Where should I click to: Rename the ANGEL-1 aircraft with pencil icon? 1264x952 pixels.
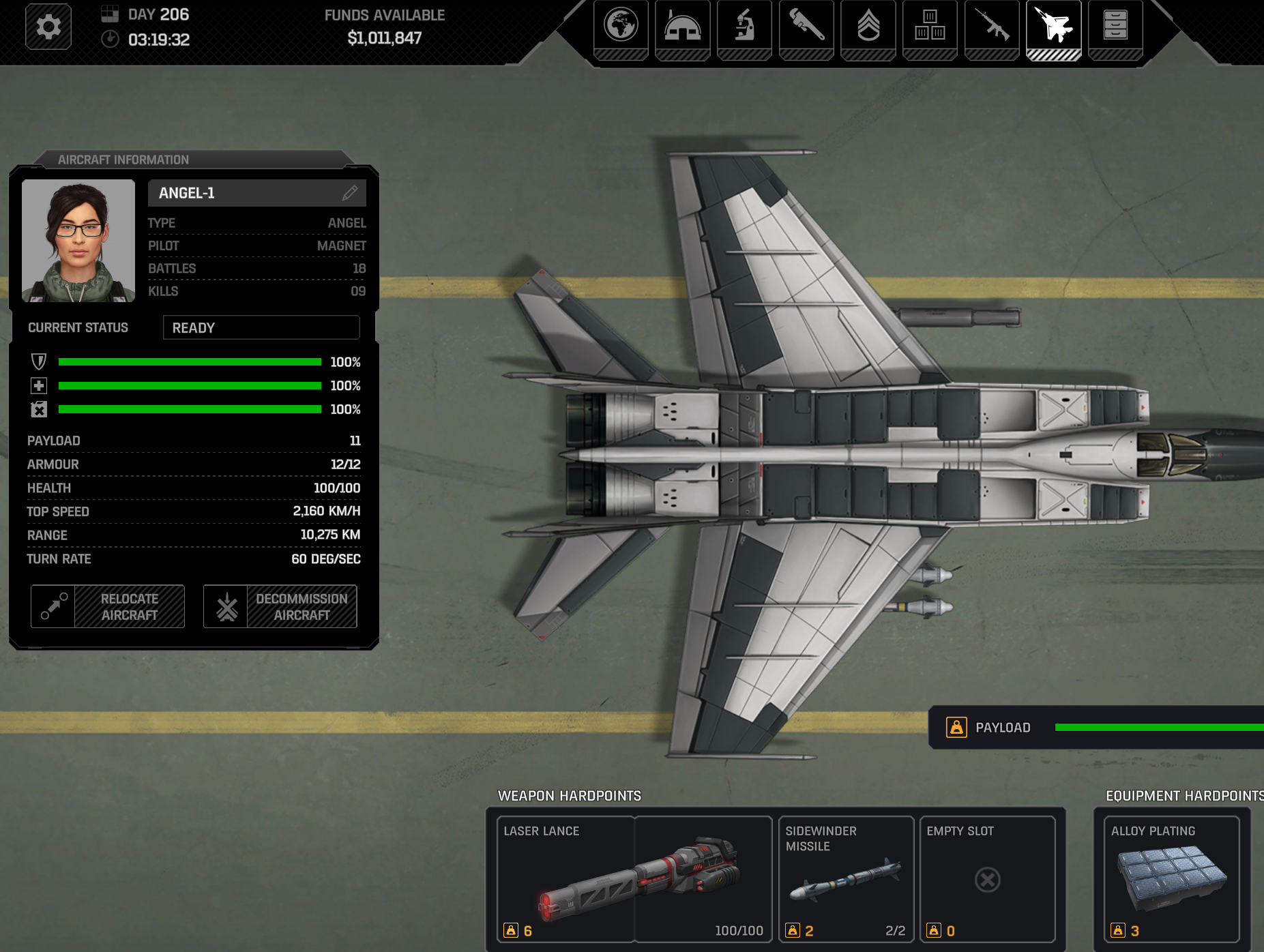tap(350, 193)
